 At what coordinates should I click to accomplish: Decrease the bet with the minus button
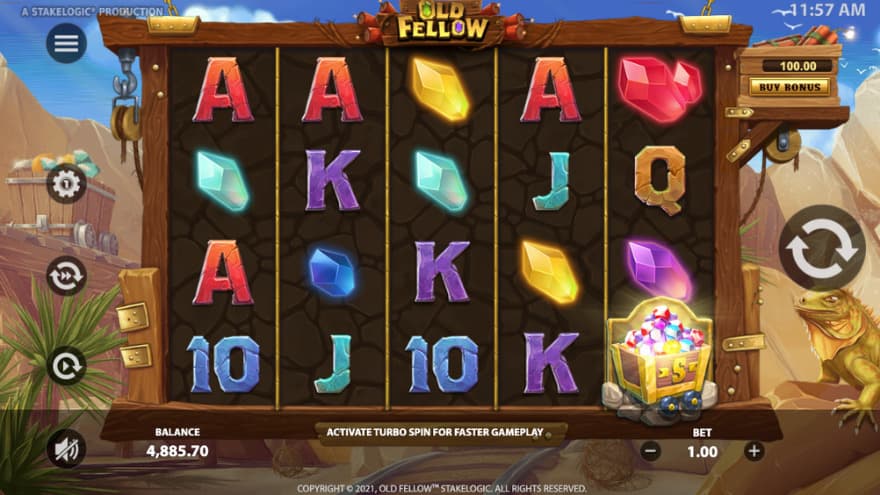[651, 451]
